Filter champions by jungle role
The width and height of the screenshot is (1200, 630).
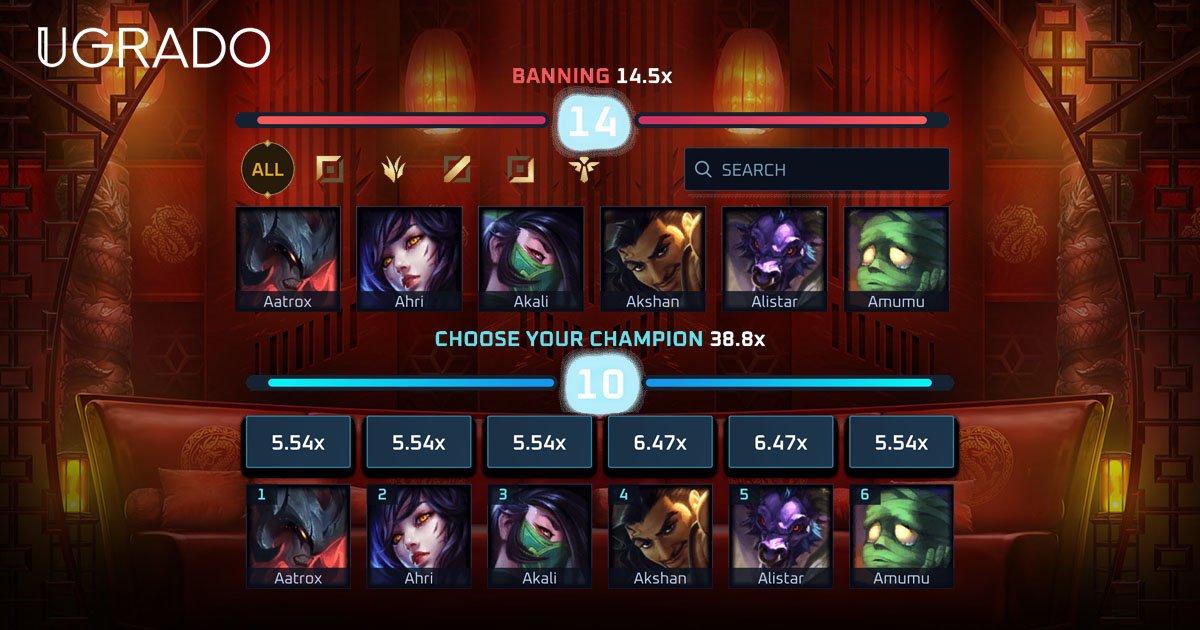pos(393,169)
